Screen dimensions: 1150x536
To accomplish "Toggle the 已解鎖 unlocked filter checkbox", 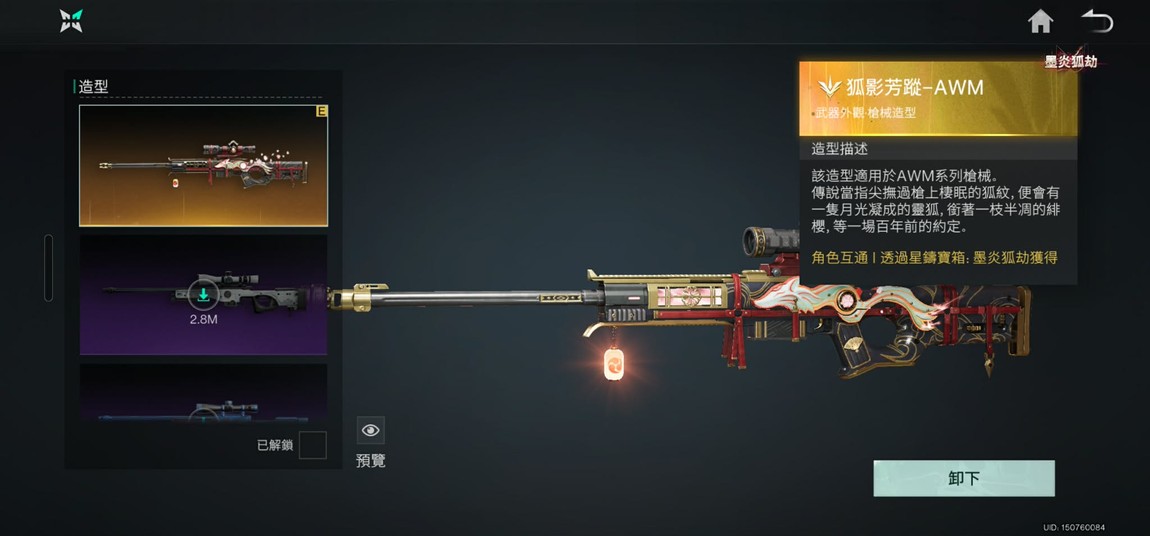I will click(x=312, y=445).
